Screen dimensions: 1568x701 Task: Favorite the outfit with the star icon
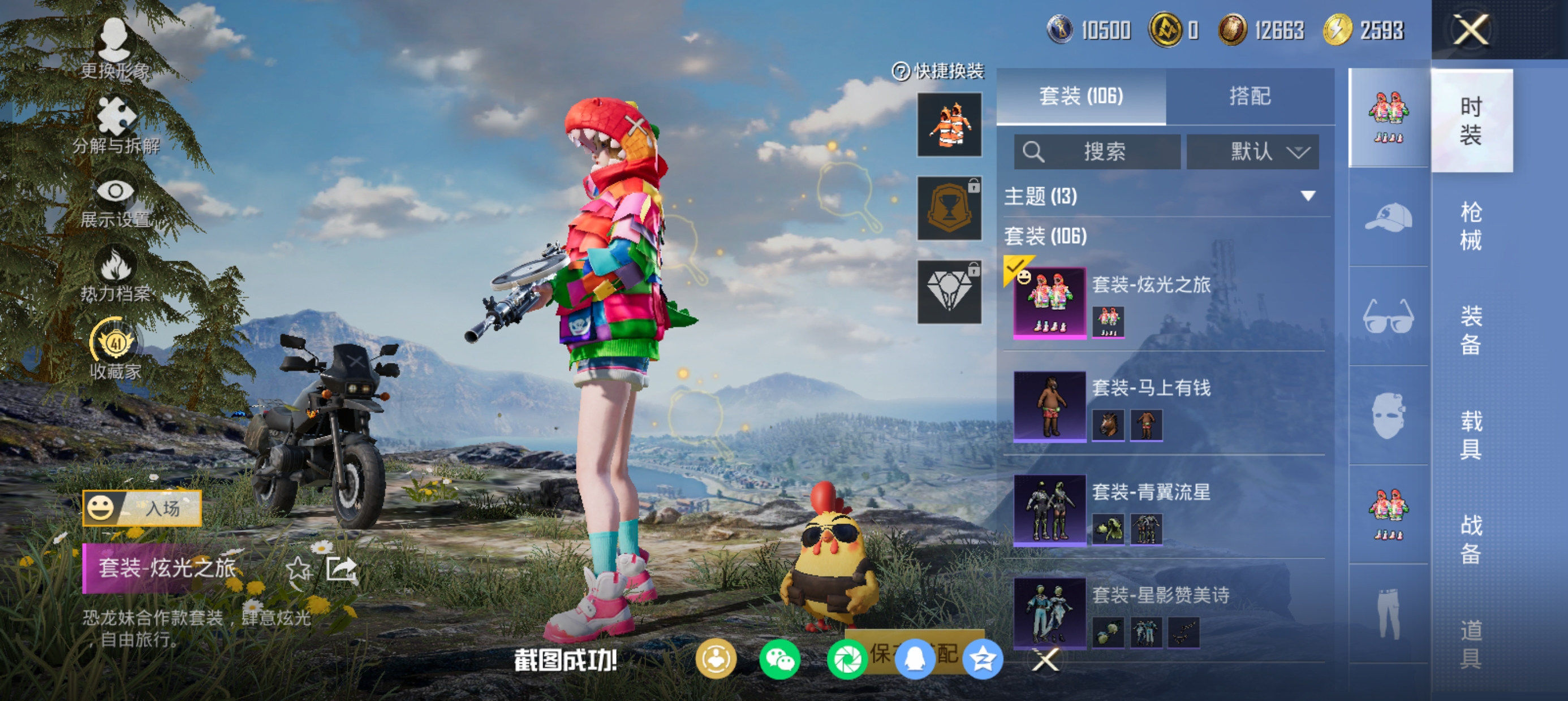pos(298,570)
